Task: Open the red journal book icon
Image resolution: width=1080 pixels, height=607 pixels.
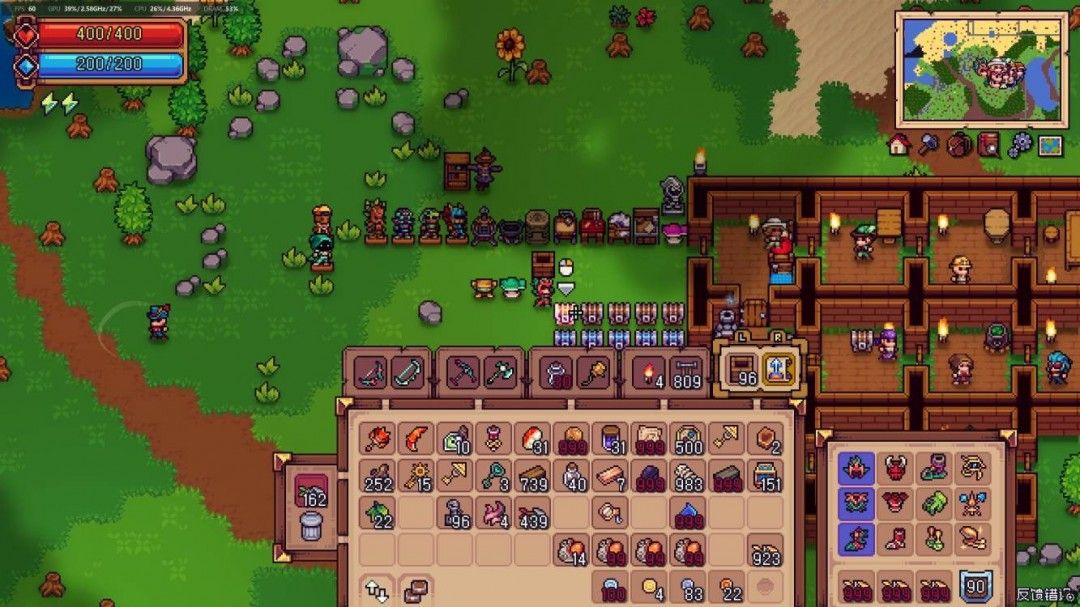Action: pos(989,145)
